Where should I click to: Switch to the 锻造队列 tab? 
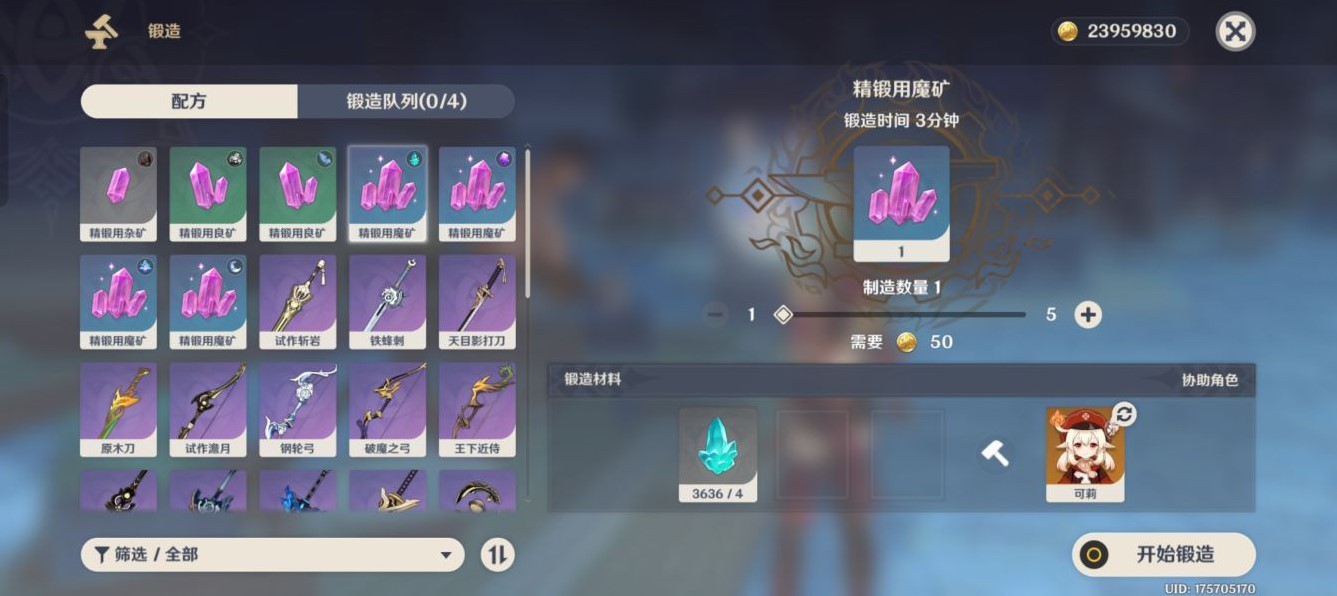[406, 101]
